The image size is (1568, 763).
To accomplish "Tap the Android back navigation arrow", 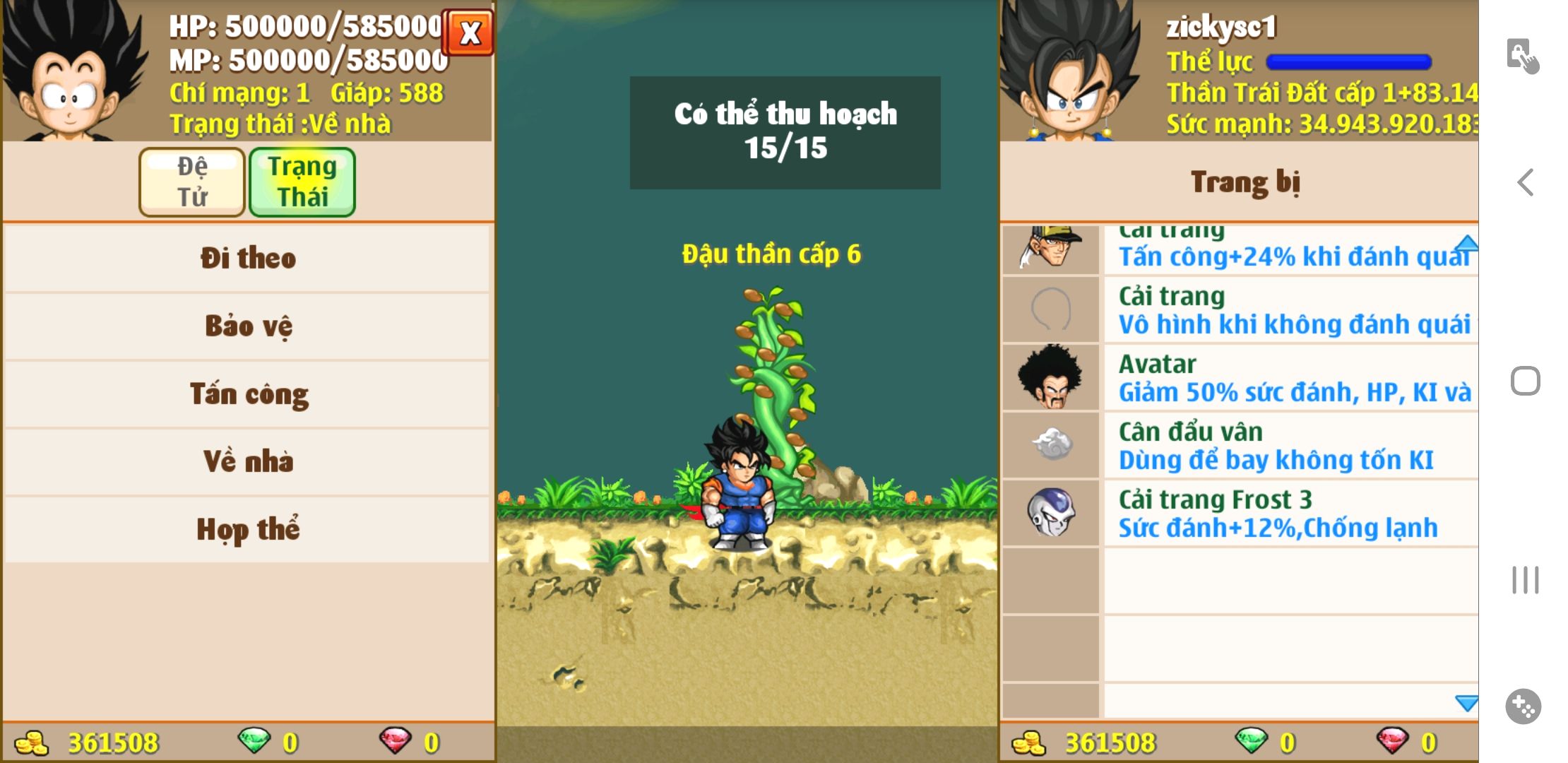I will pos(1526,182).
